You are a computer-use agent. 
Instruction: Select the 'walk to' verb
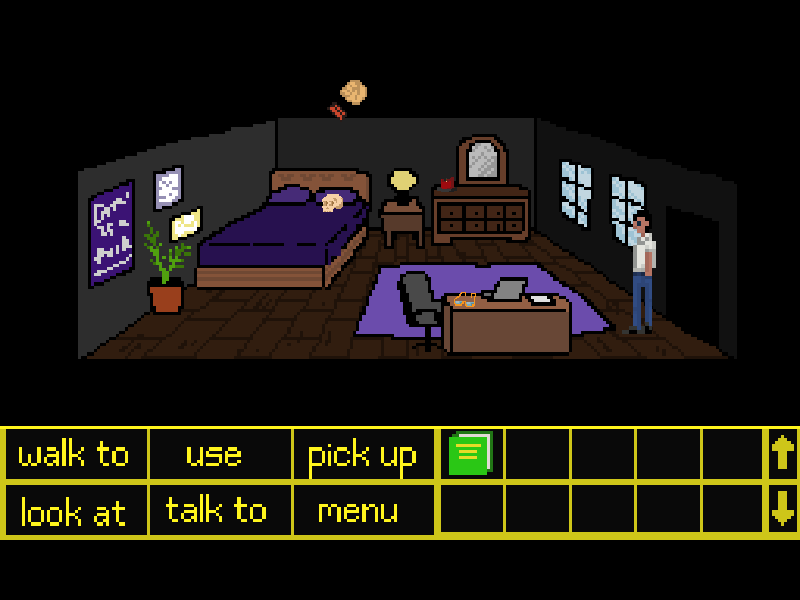point(75,455)
